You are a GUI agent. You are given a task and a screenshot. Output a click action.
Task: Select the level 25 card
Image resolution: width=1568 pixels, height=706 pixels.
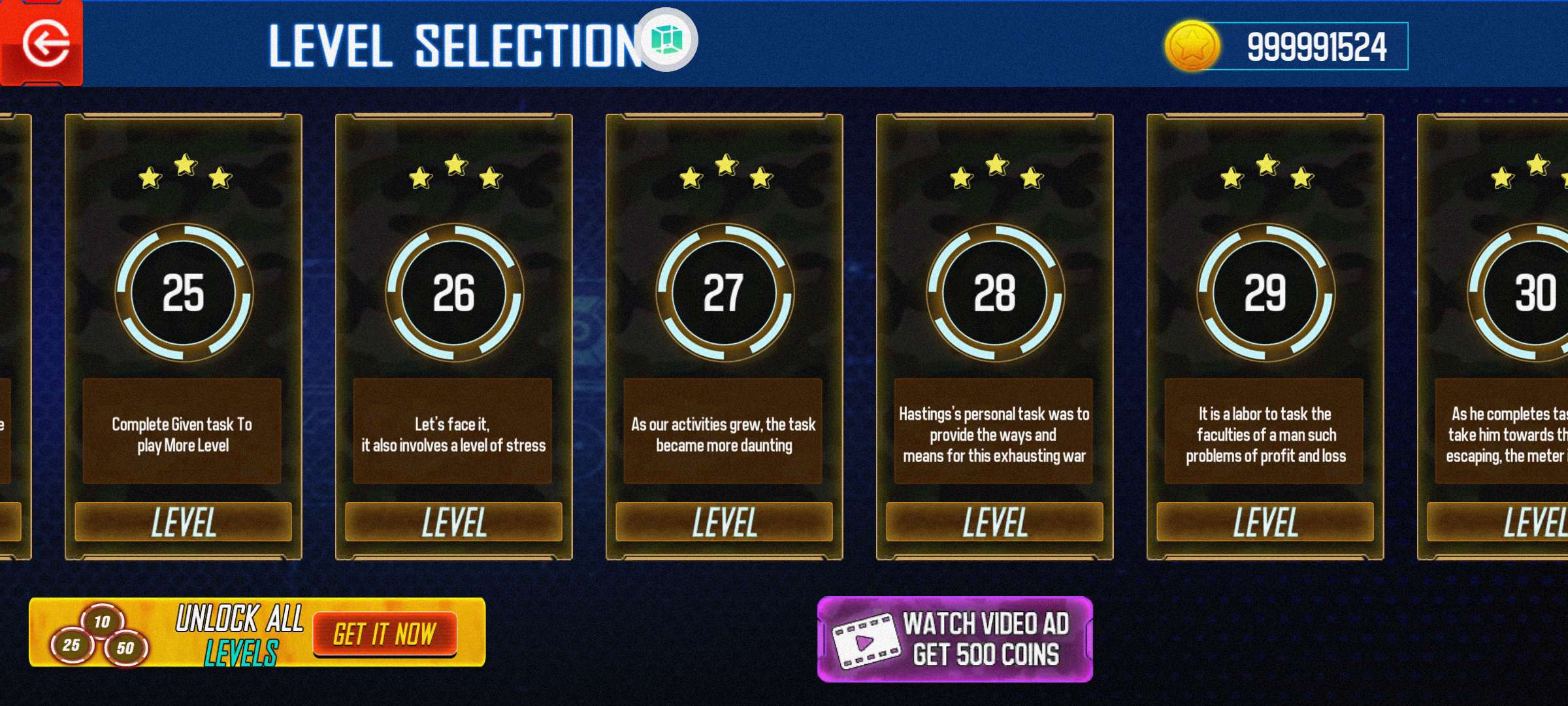click(x=183, y=337)
